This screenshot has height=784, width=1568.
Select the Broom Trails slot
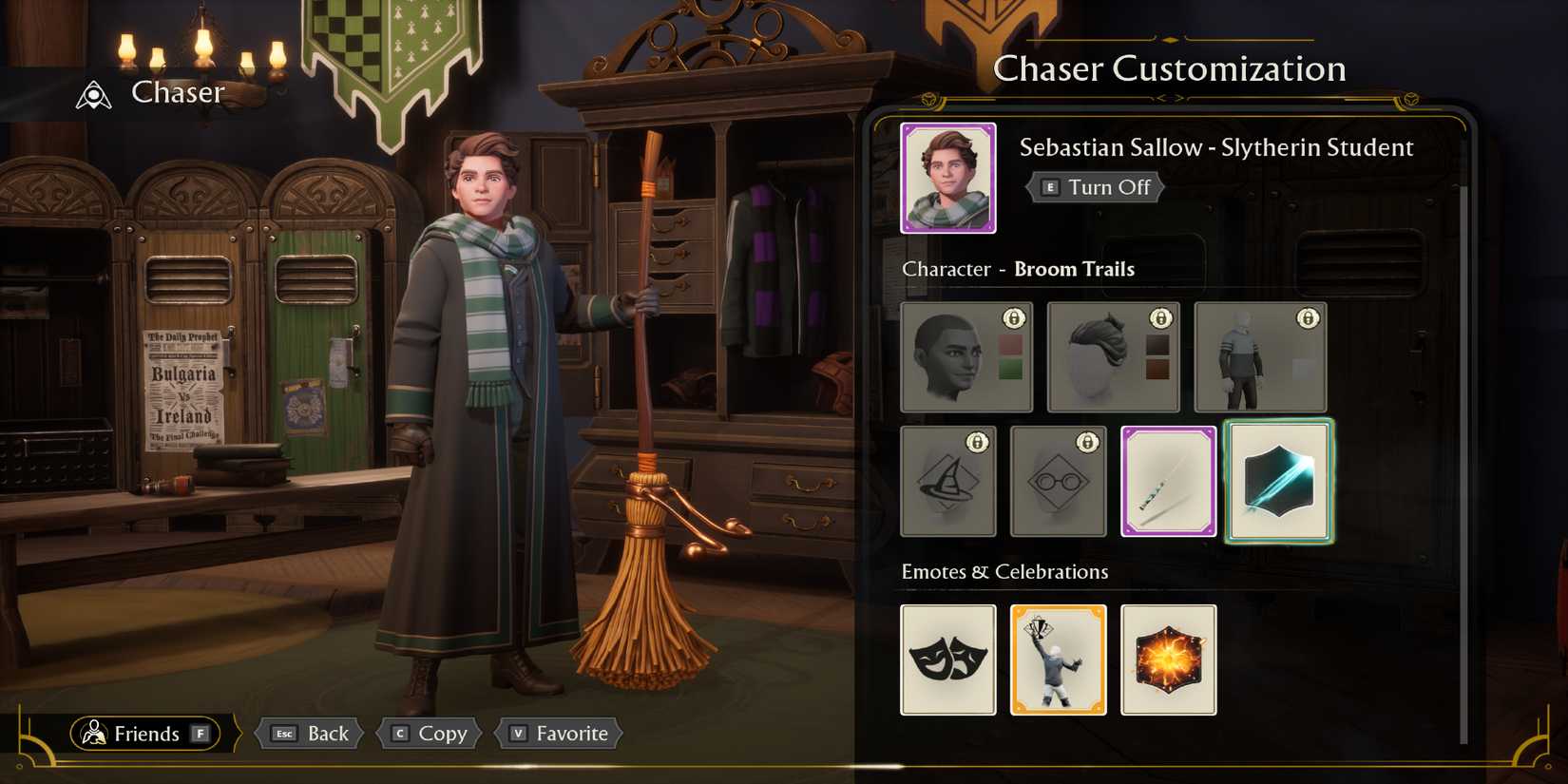tap(1278, 481)
